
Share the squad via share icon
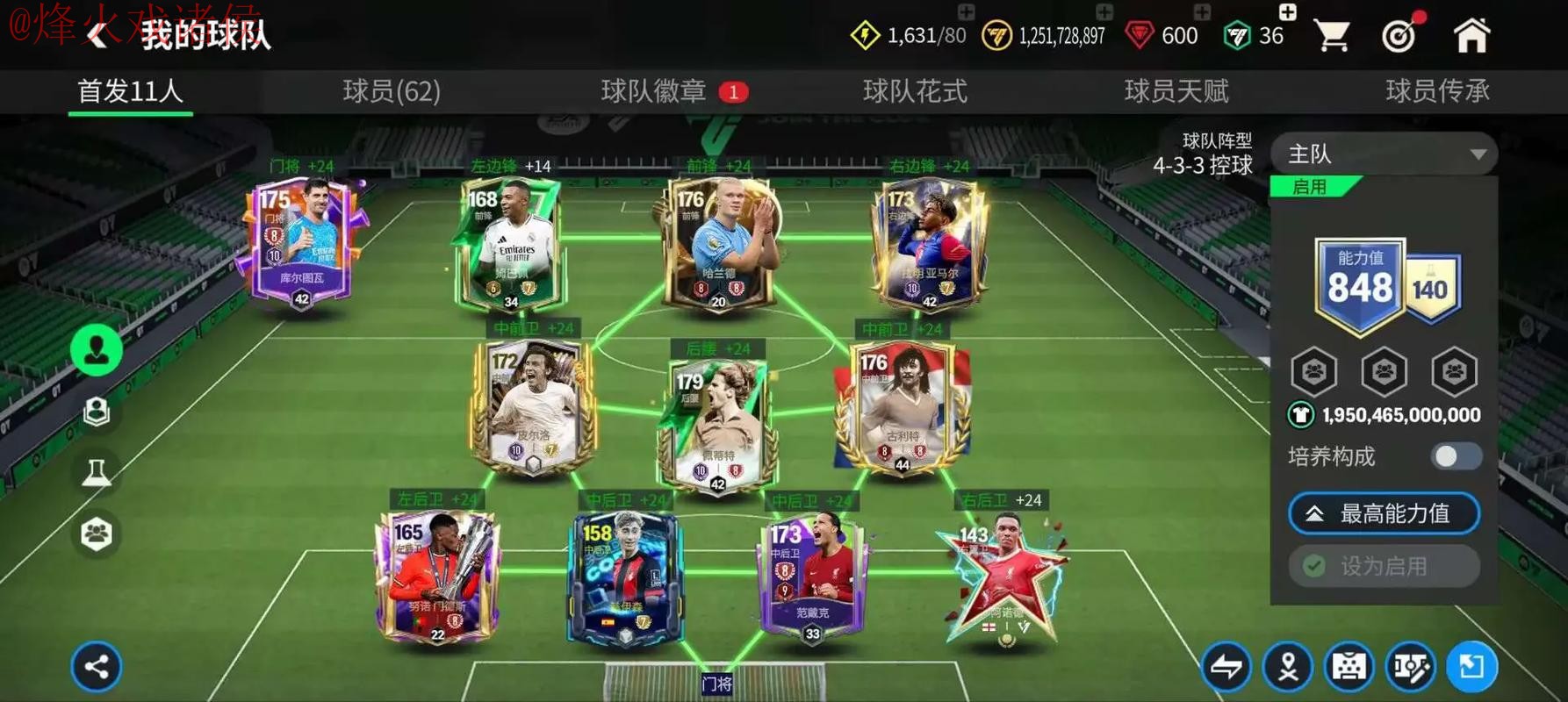[97, 667]
